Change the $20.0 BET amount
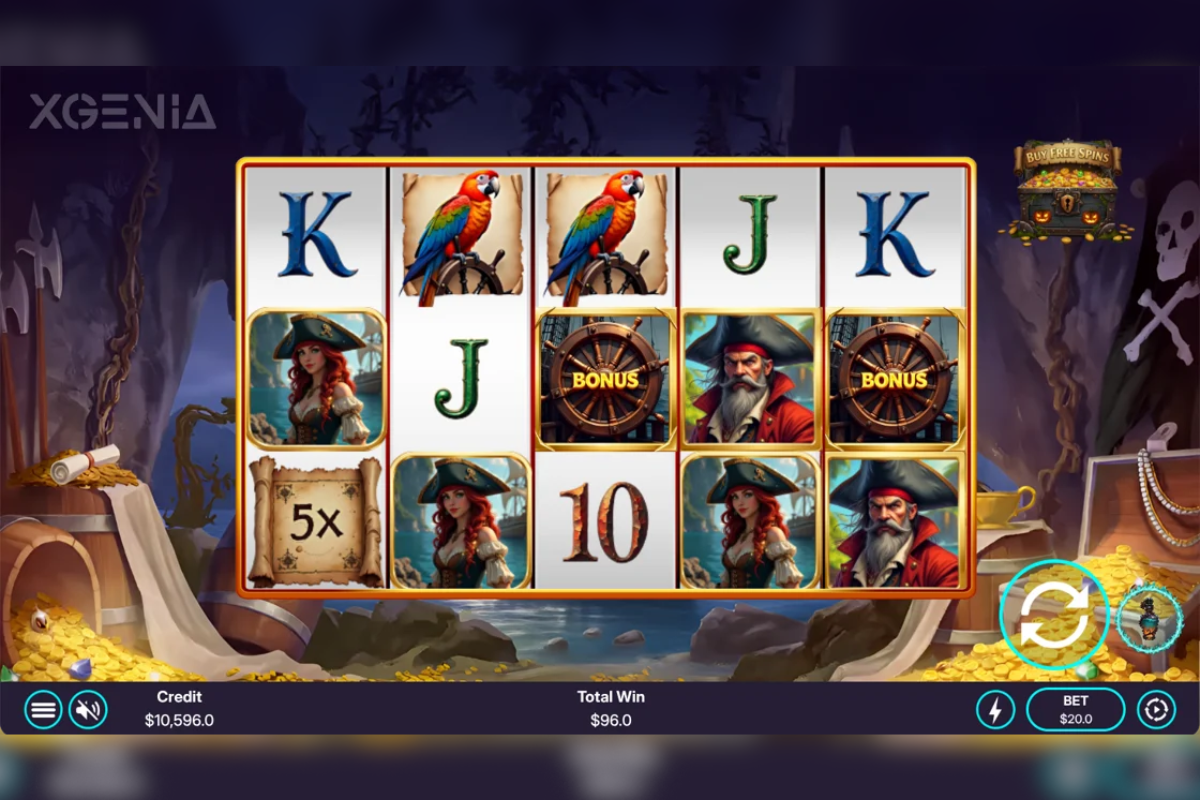Image resolution: width=1200 pixels, height=800 pixels. point(1076,710)
